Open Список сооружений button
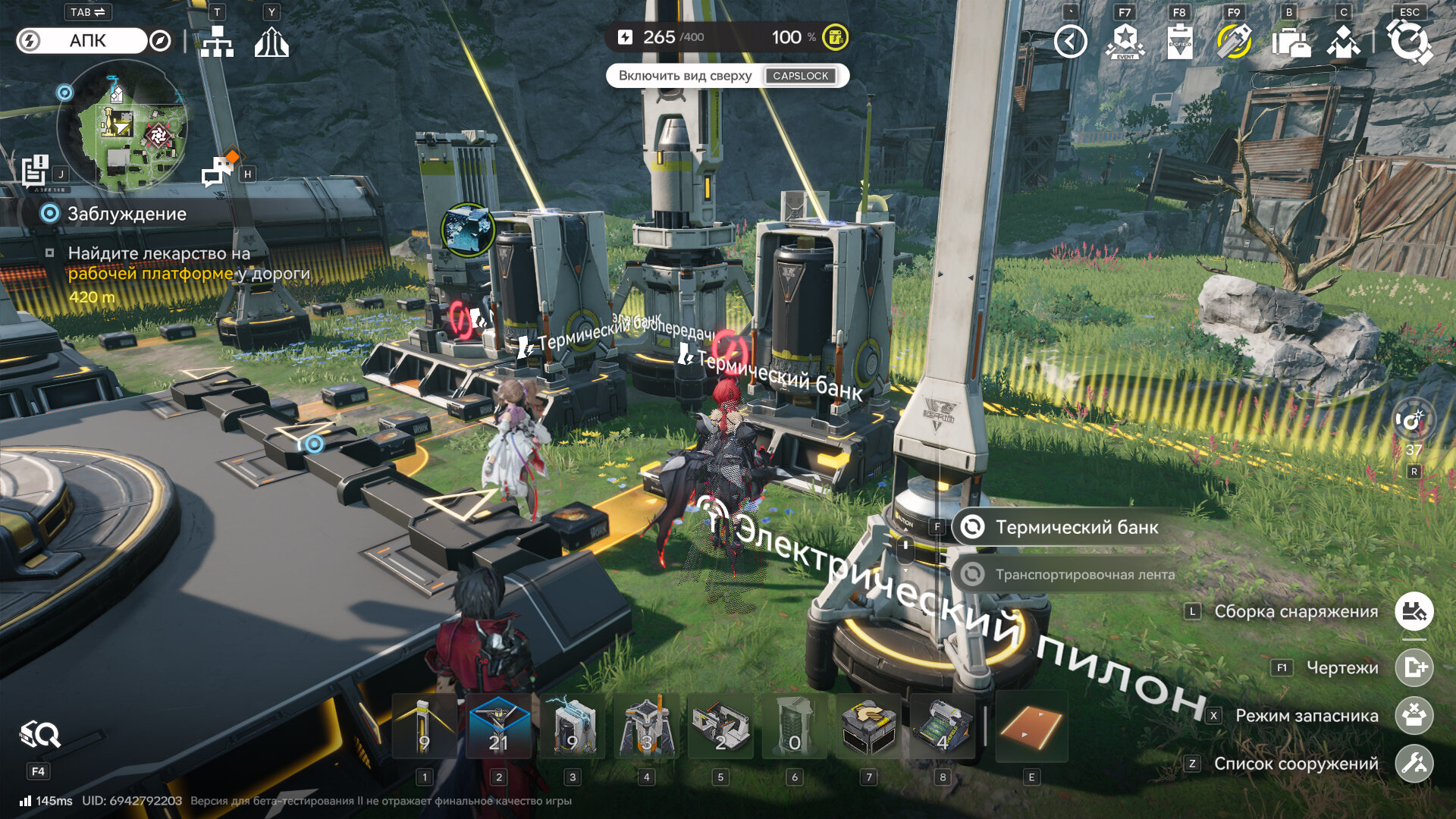Viewport: 1456px width, 819px height. coord(1414,764)
